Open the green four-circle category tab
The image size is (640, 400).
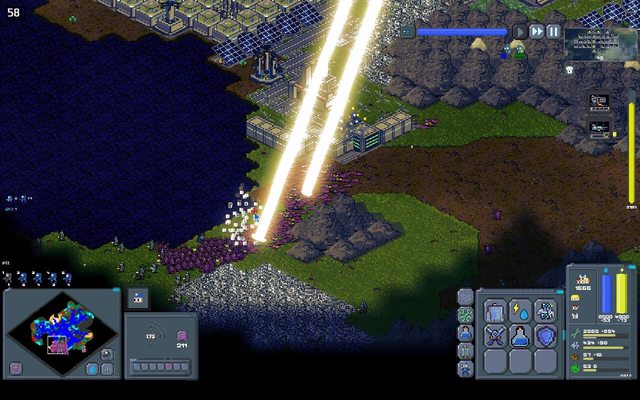tap(465, 314)
